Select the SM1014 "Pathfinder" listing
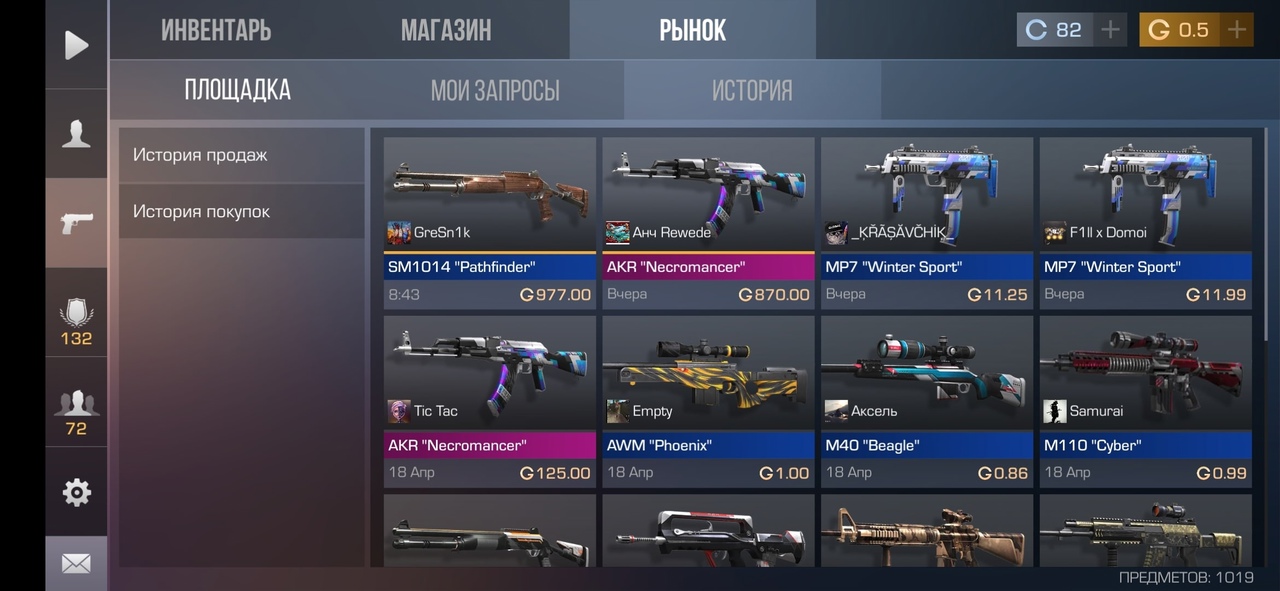Screen dimensions: 1280x591 pos(490,222)
